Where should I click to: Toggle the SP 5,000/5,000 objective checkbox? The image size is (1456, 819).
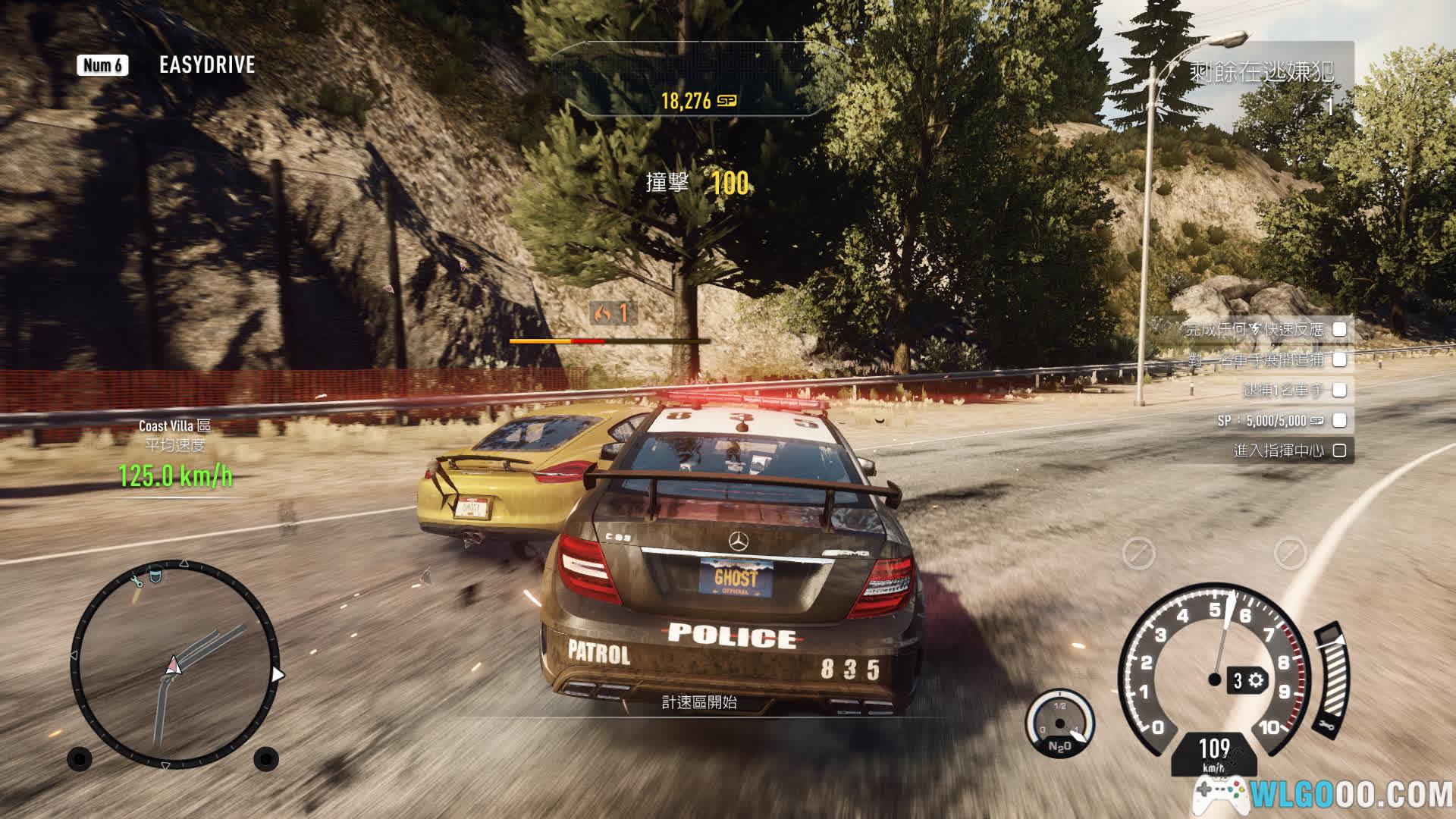coord(1340,420)
